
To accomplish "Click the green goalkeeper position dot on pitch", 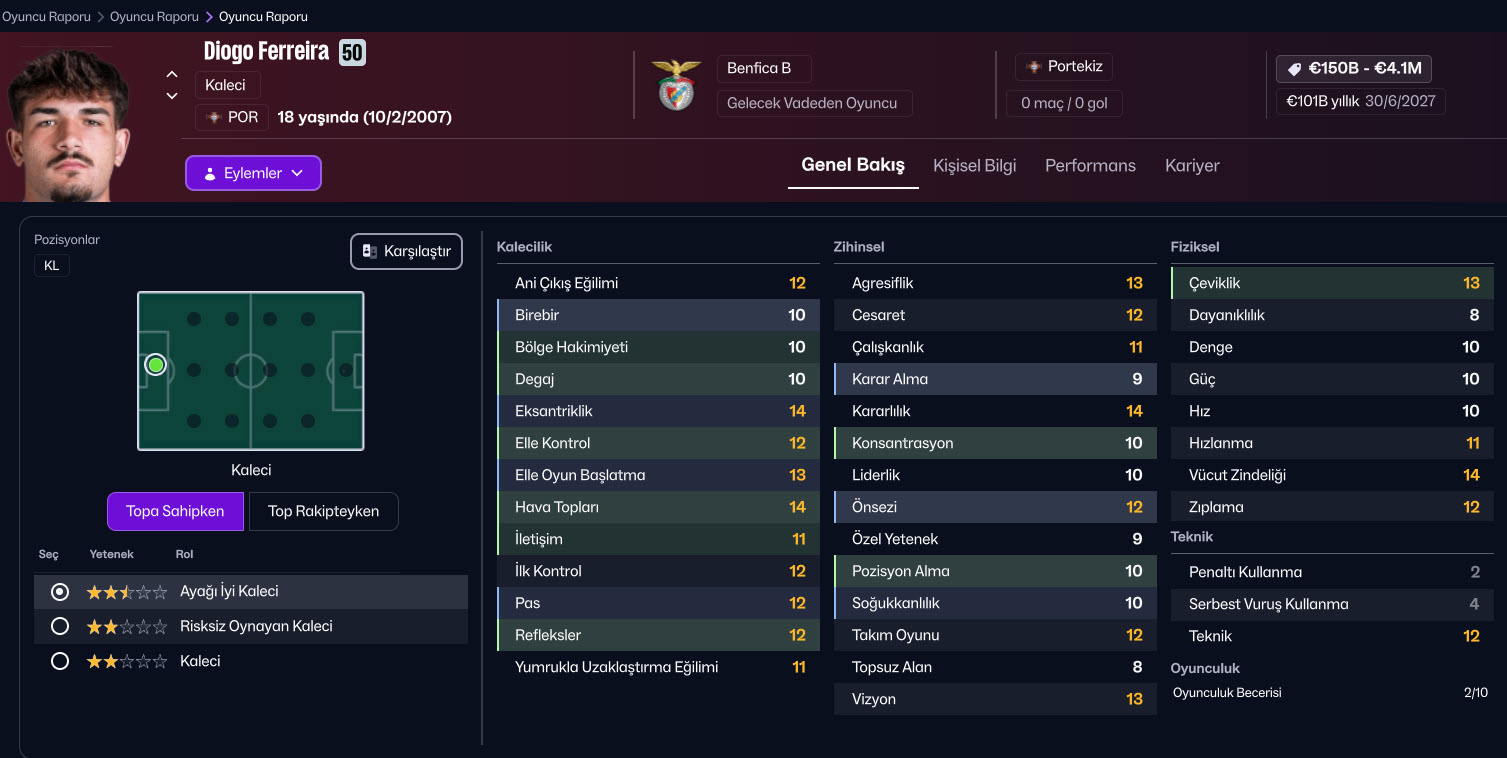I will pos(155,365).
